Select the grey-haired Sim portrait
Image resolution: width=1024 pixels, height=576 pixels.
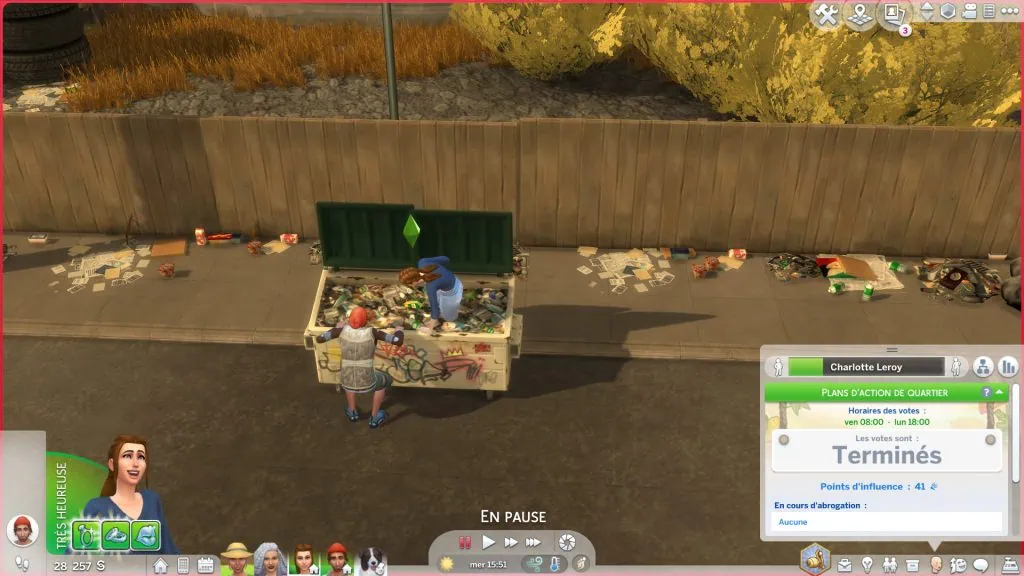(269, 560)
